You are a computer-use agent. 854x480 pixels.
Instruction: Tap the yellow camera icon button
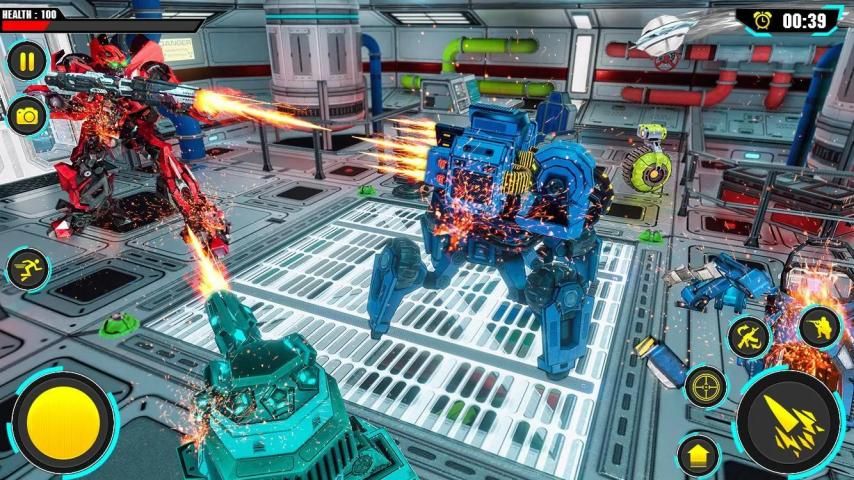tap(27, 116)
